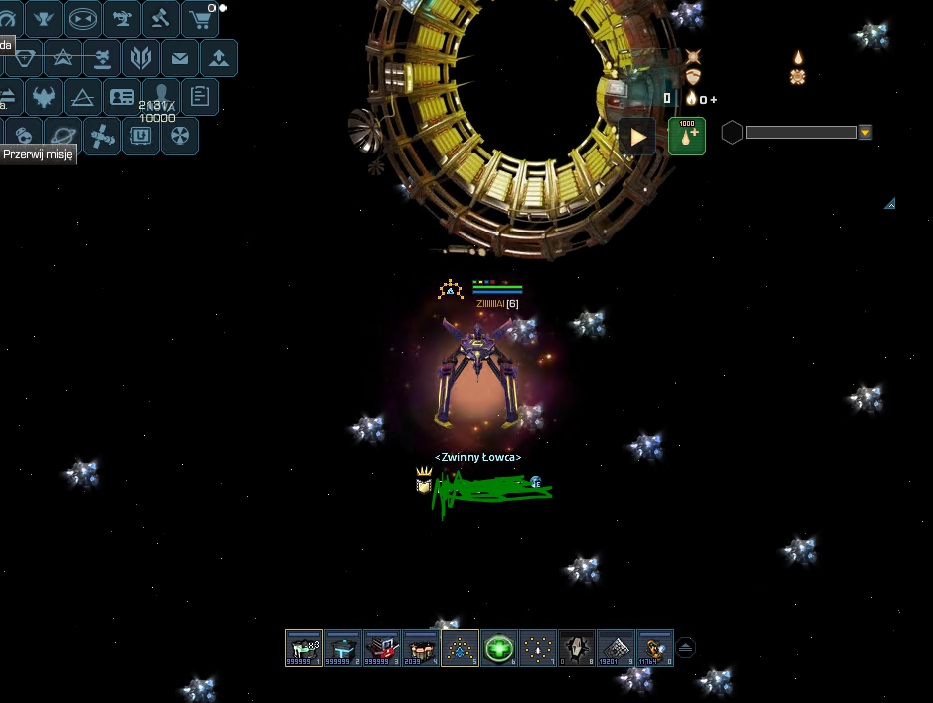Image resolution: width=933 pixels, height=703 pixels.
Task: Select the golden robot hotbar slot
Action: (655, 648)
